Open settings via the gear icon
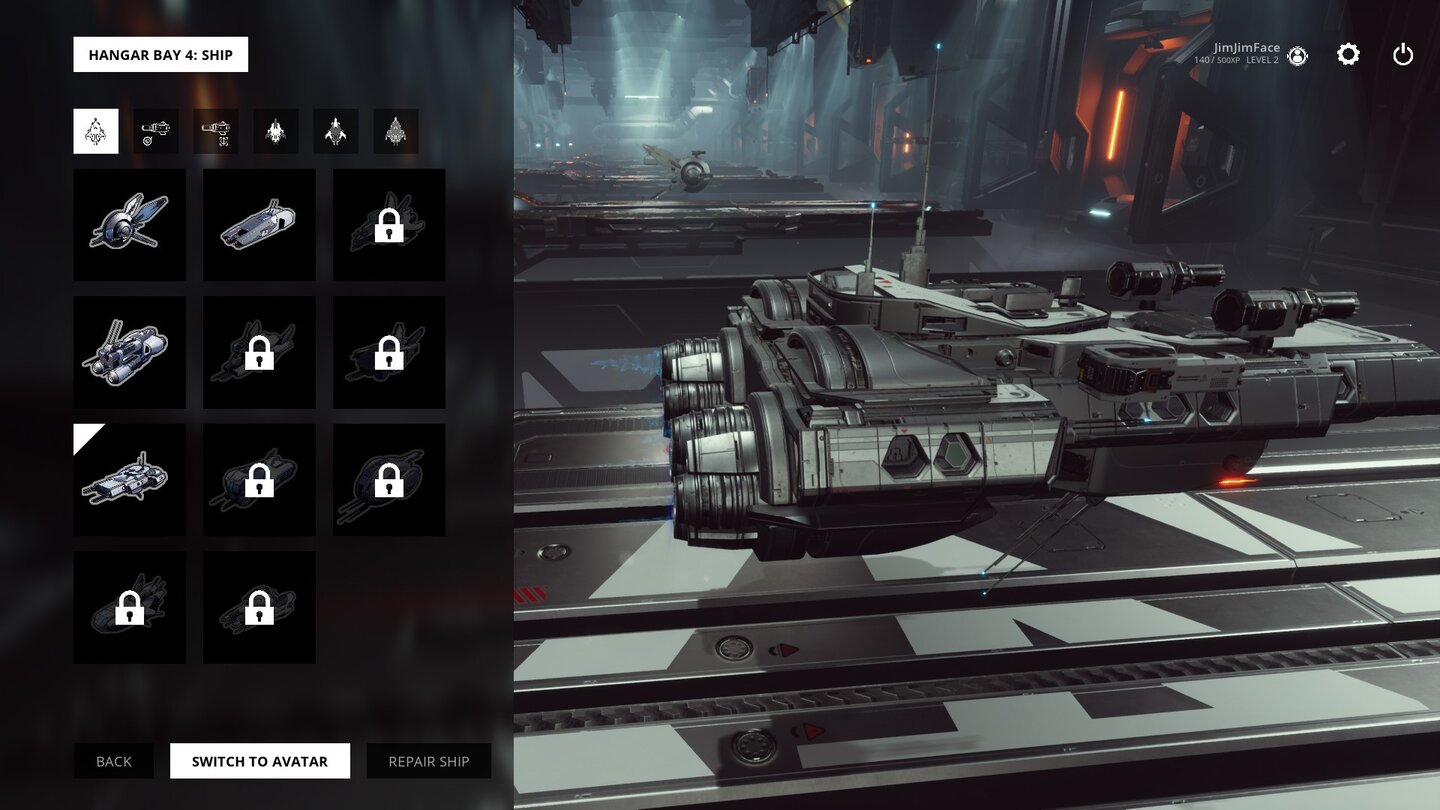 1348,55
